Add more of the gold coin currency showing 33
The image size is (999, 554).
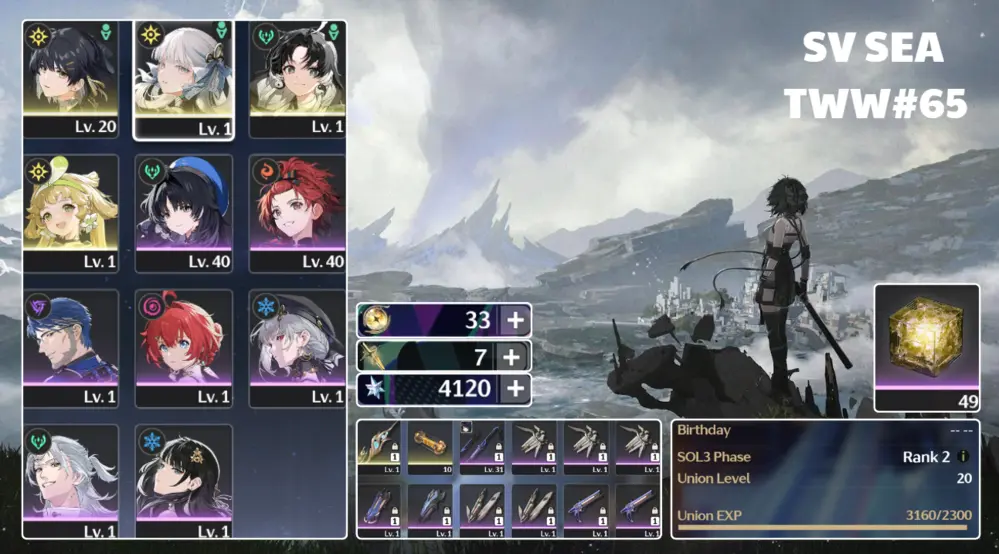point(512,320)
